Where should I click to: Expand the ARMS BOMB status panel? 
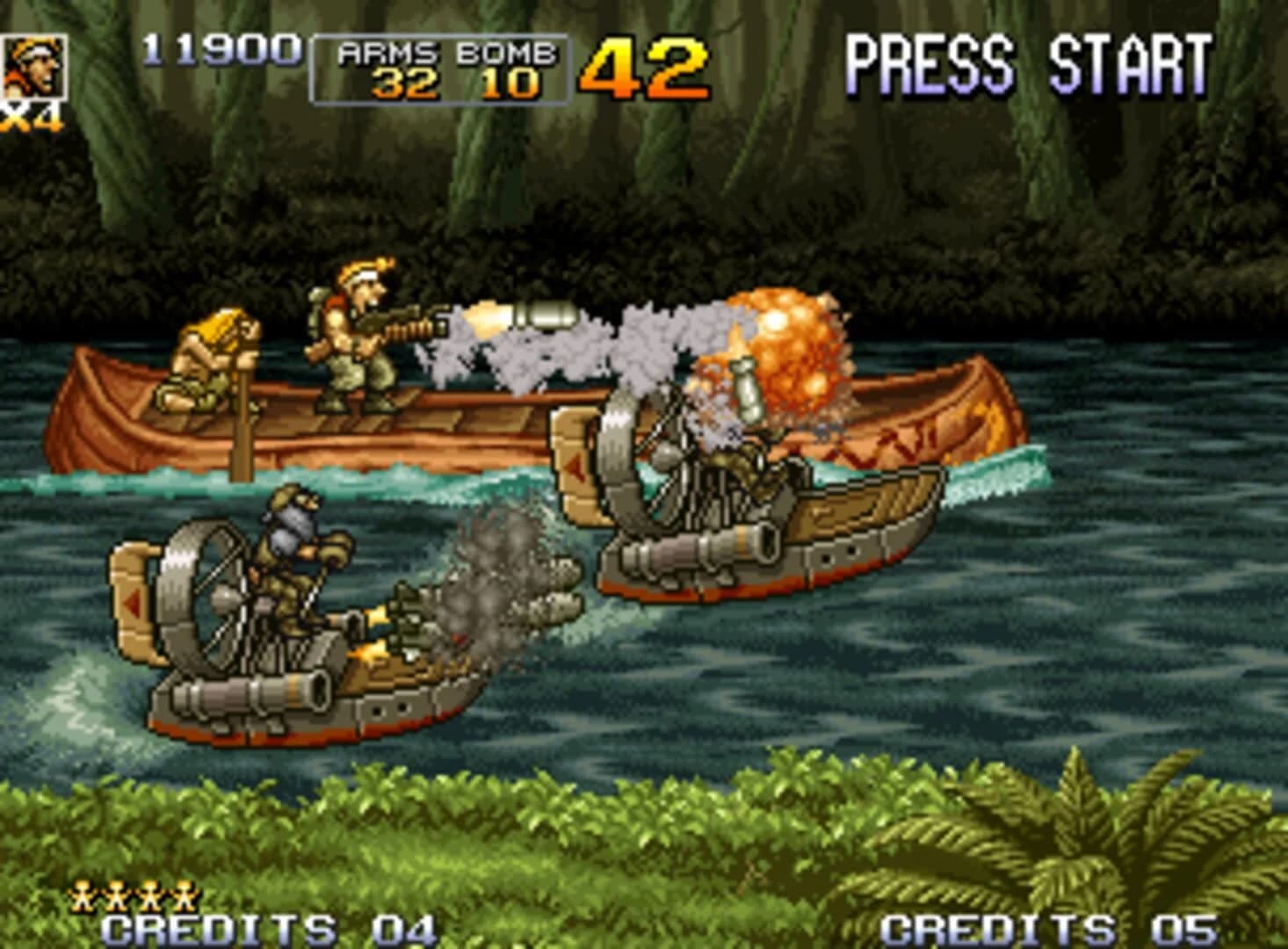(x=439, y=66)
